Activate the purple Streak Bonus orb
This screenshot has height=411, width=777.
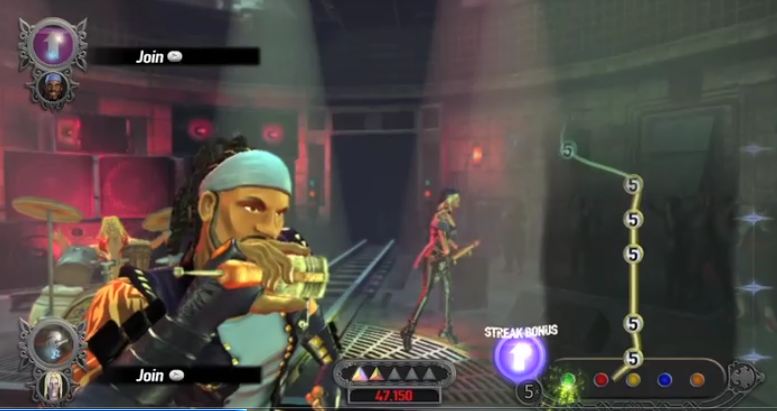point(520,357)
